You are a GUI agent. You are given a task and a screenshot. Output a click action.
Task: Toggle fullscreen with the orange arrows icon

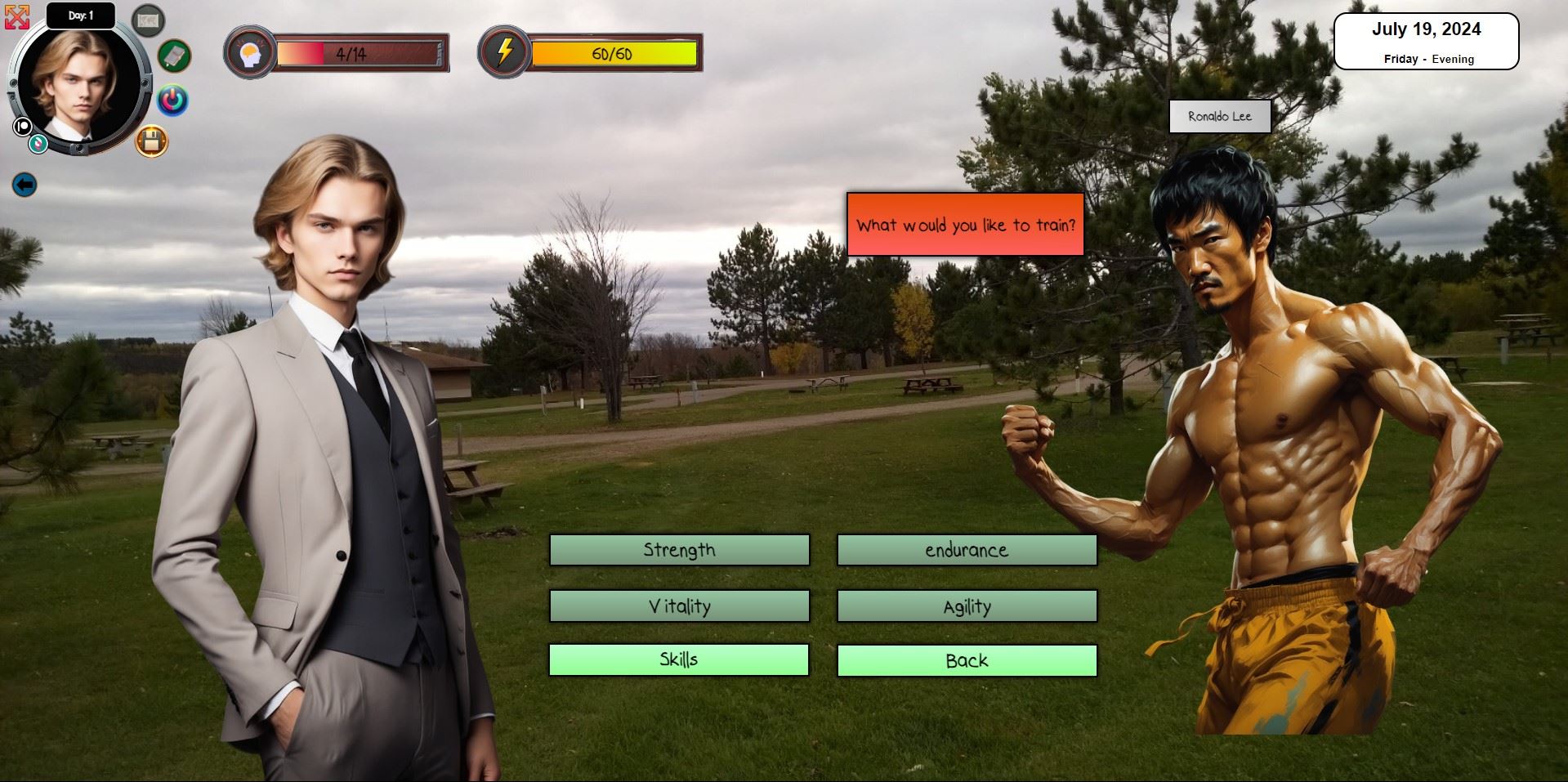[x=16, y=17]
